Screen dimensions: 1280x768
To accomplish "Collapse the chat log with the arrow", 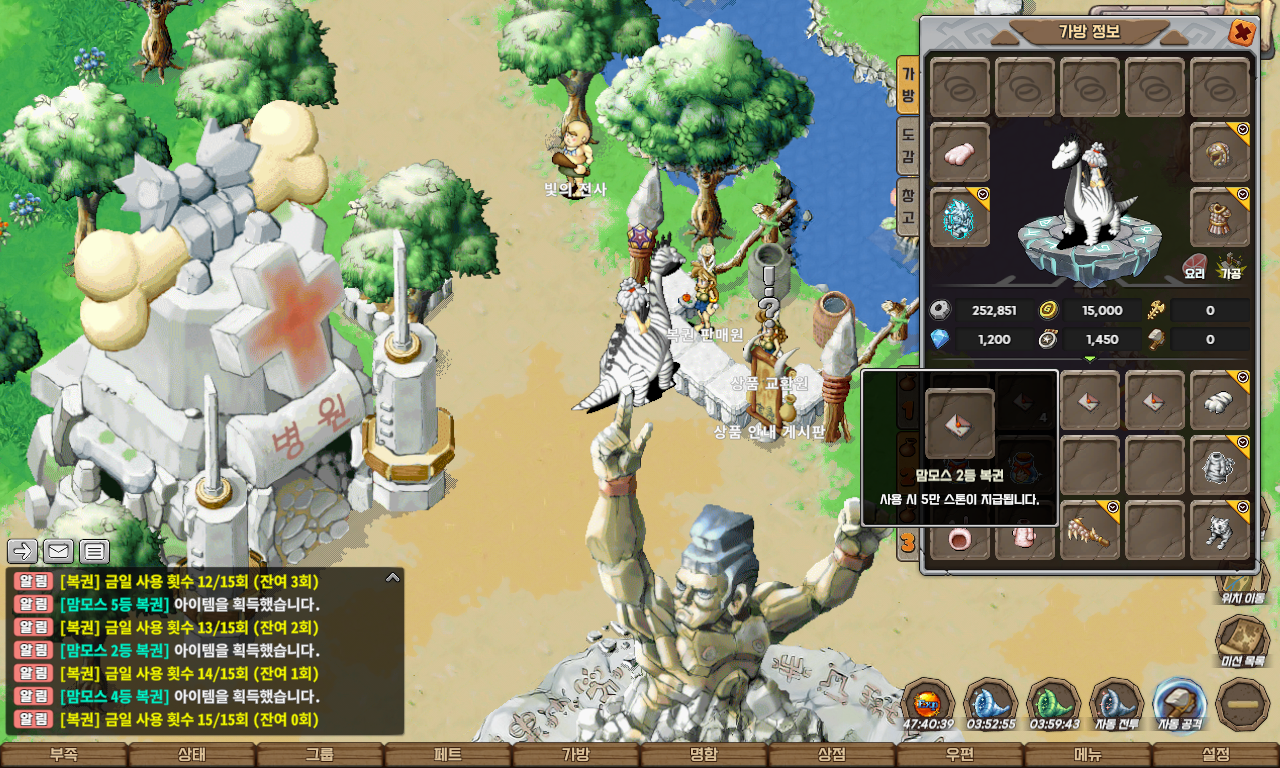I will [393, 577].
